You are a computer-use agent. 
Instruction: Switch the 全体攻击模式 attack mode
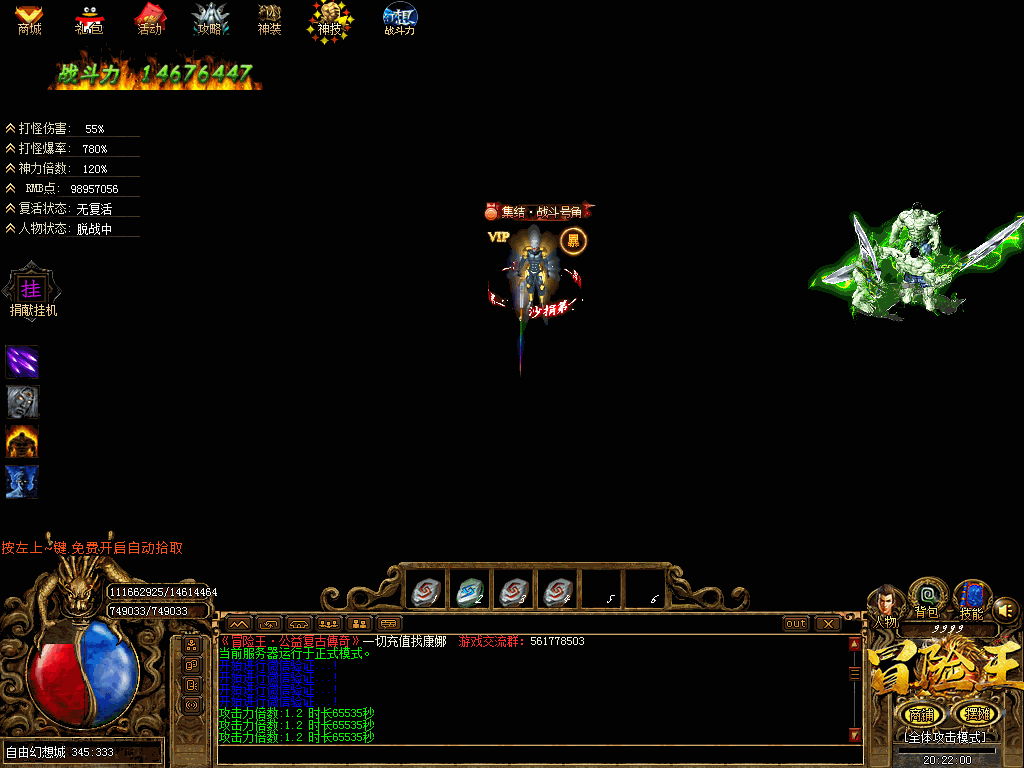946,736
